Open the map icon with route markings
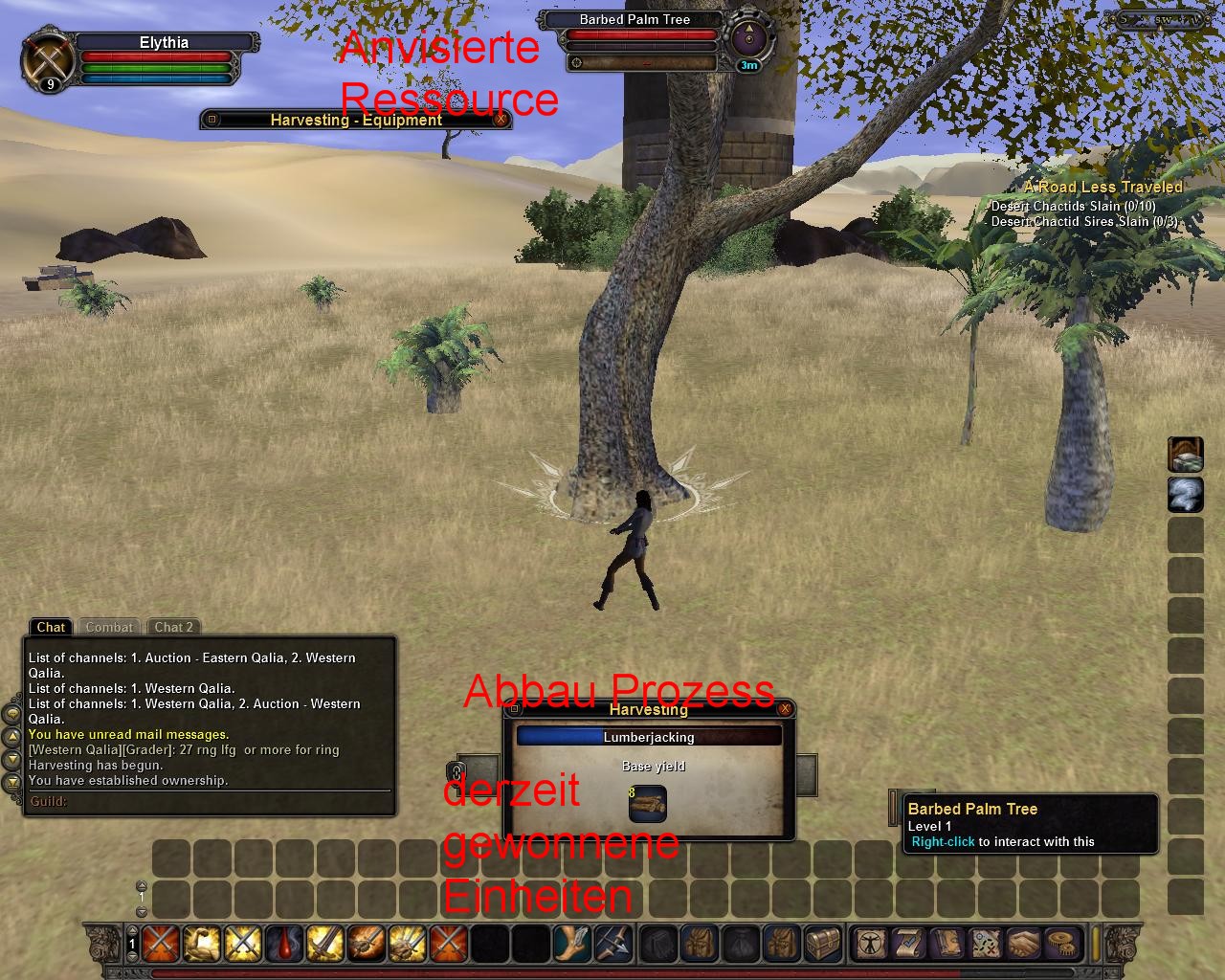The image size is (1225, 980). click(x=986, y=944)
